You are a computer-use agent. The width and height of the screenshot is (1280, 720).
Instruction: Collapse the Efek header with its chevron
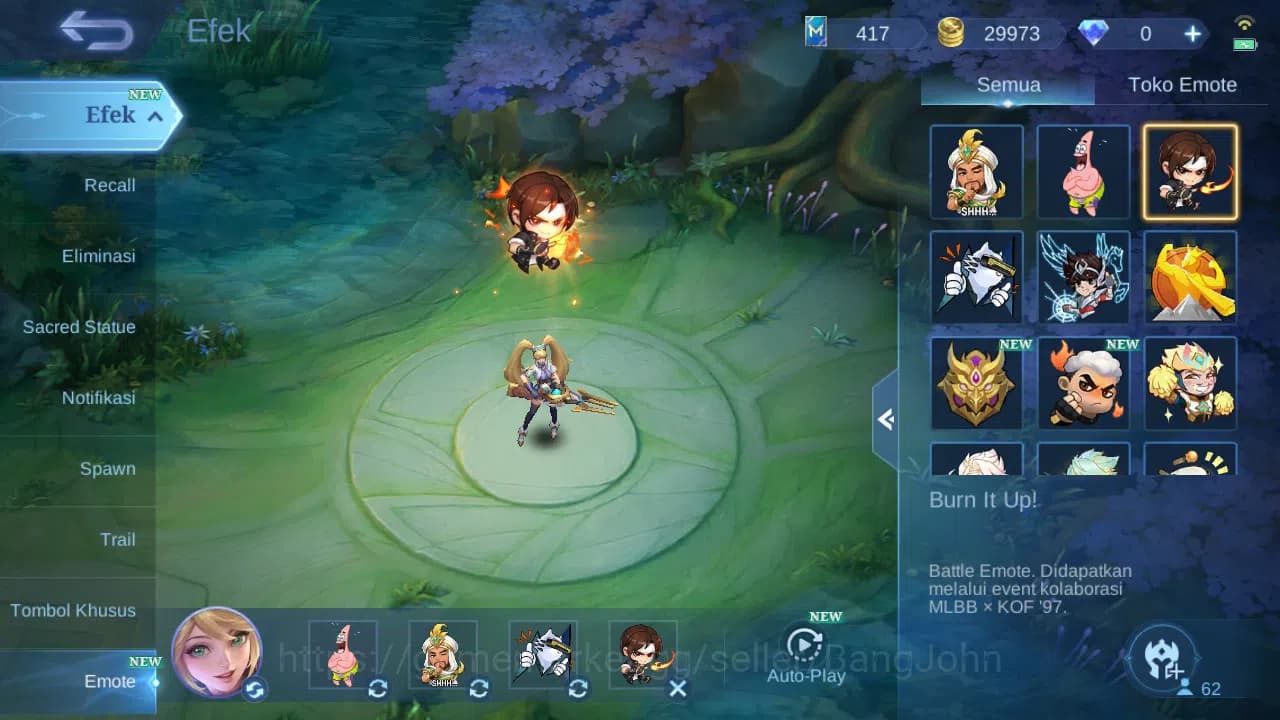pyautogui.click(x=153, y=116)
